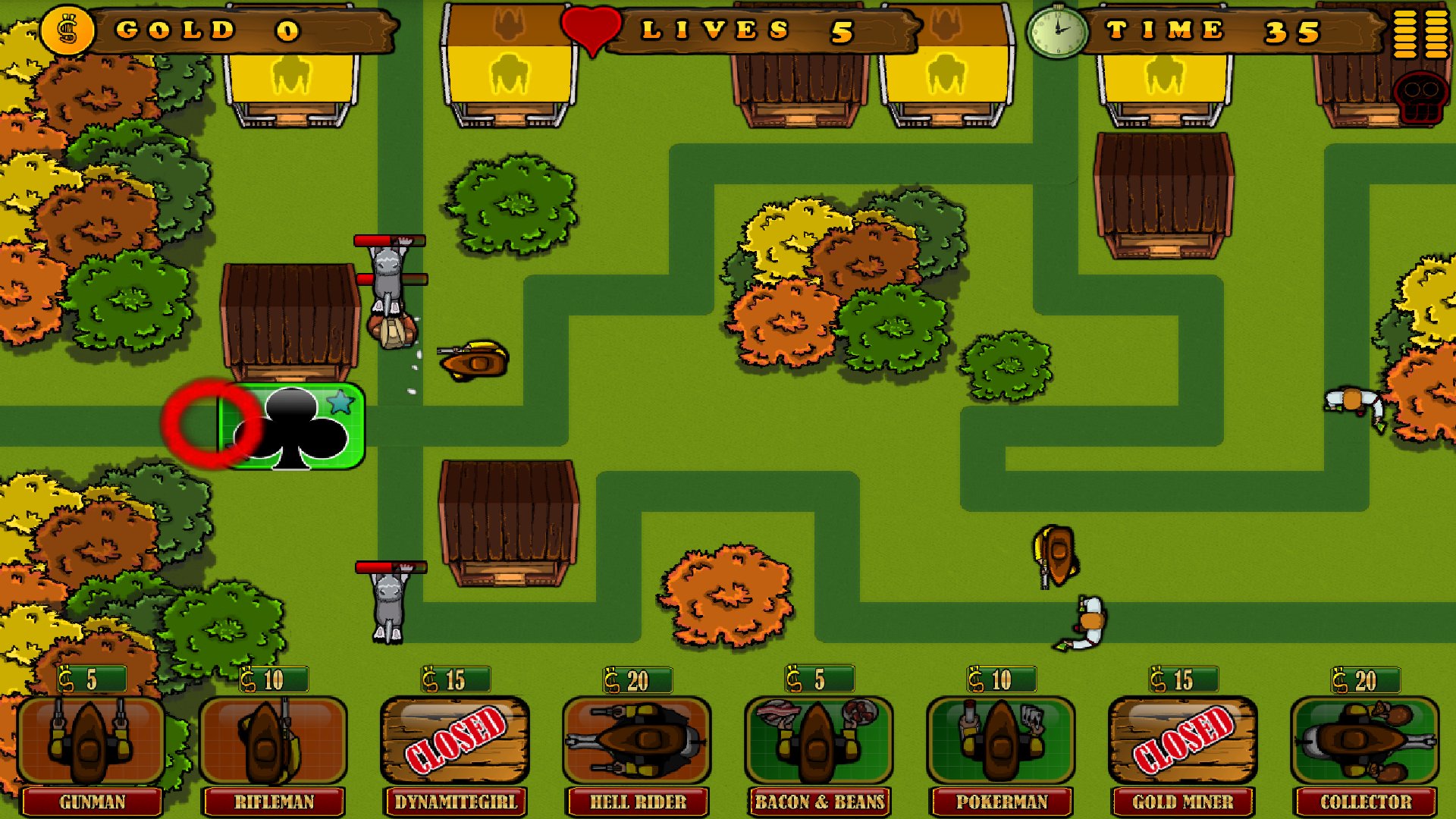This screenshot has width=1456, height=819.
Task: Click the Gunman price tag showing 5
Action: (x=91, y=680)
